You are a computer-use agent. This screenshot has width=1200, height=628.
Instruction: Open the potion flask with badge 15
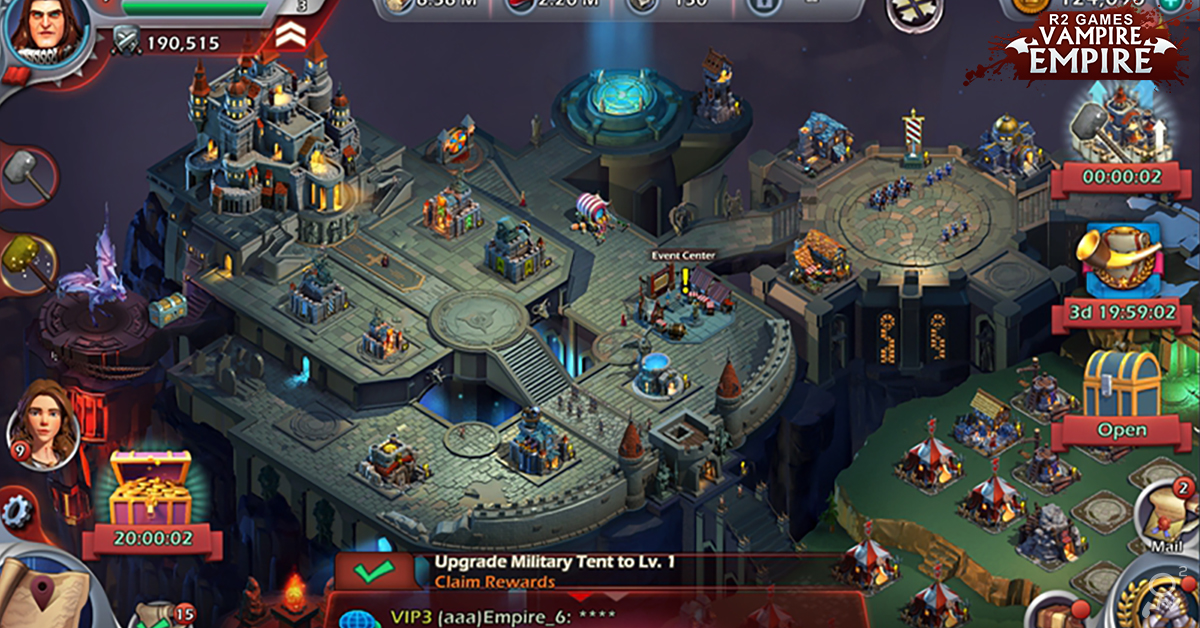pyautogui.click(x=161, y=615)
